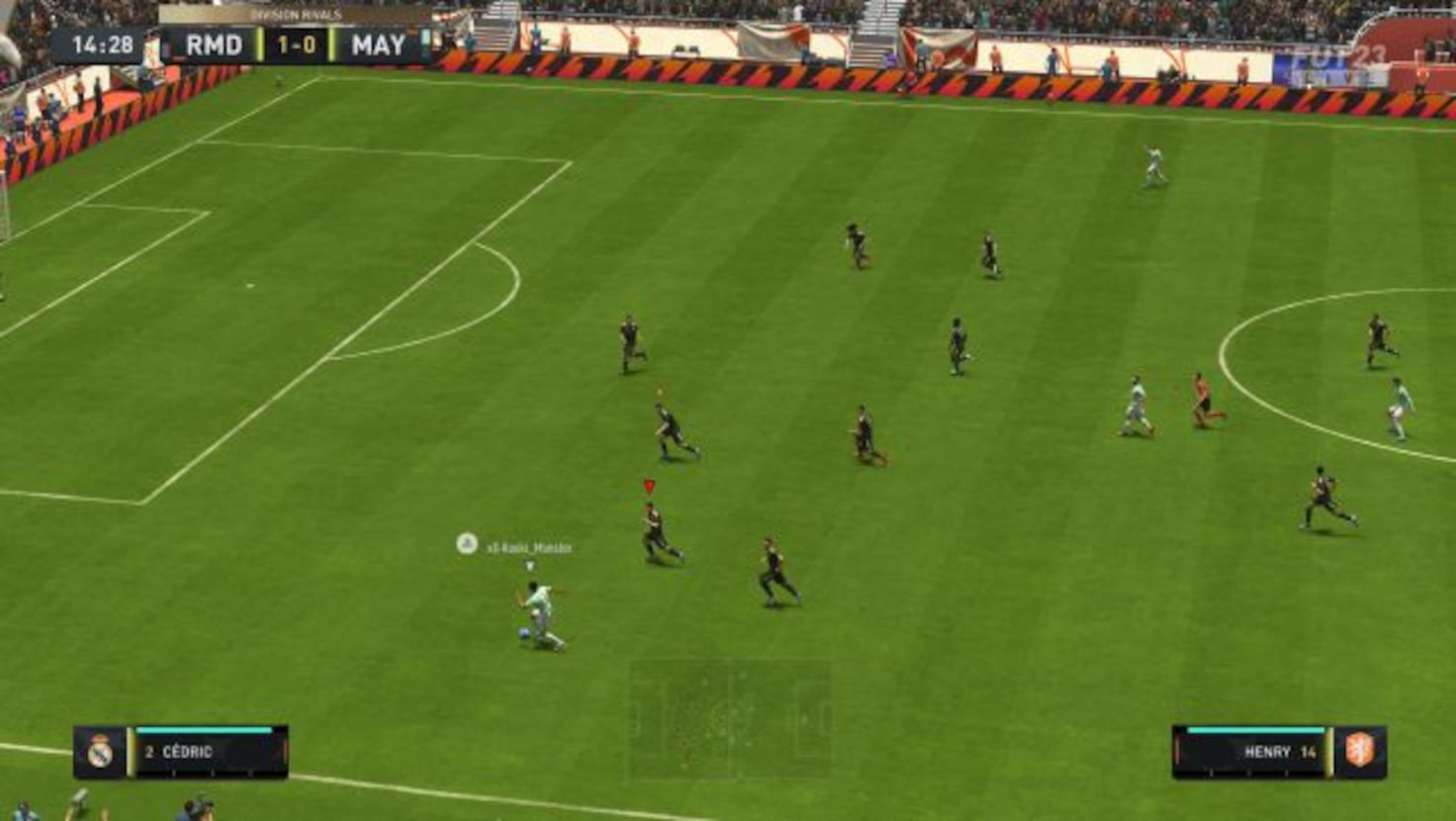
Task: Click Henry's teal stamina bar
Action: click(x=1254, y=730)
